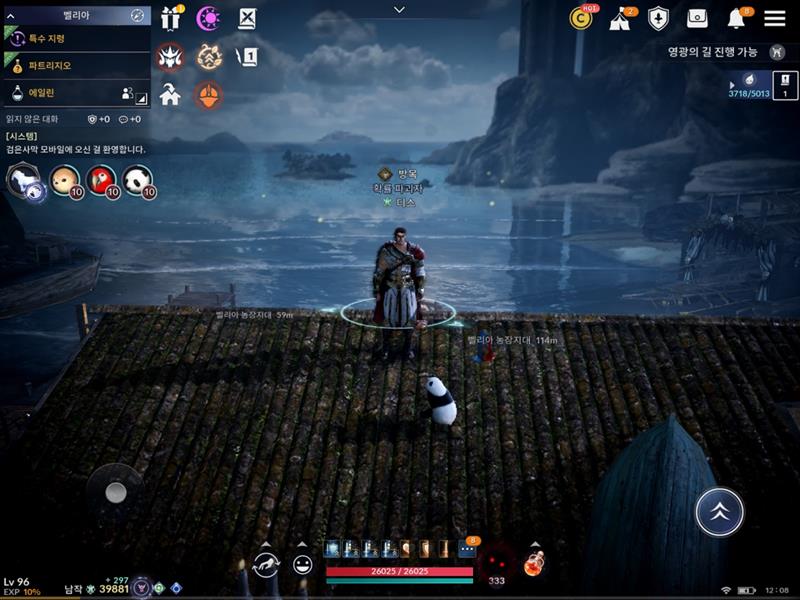Select the red parrot pet icon
This screenshot has height=600, width=800.
(102, 181)
